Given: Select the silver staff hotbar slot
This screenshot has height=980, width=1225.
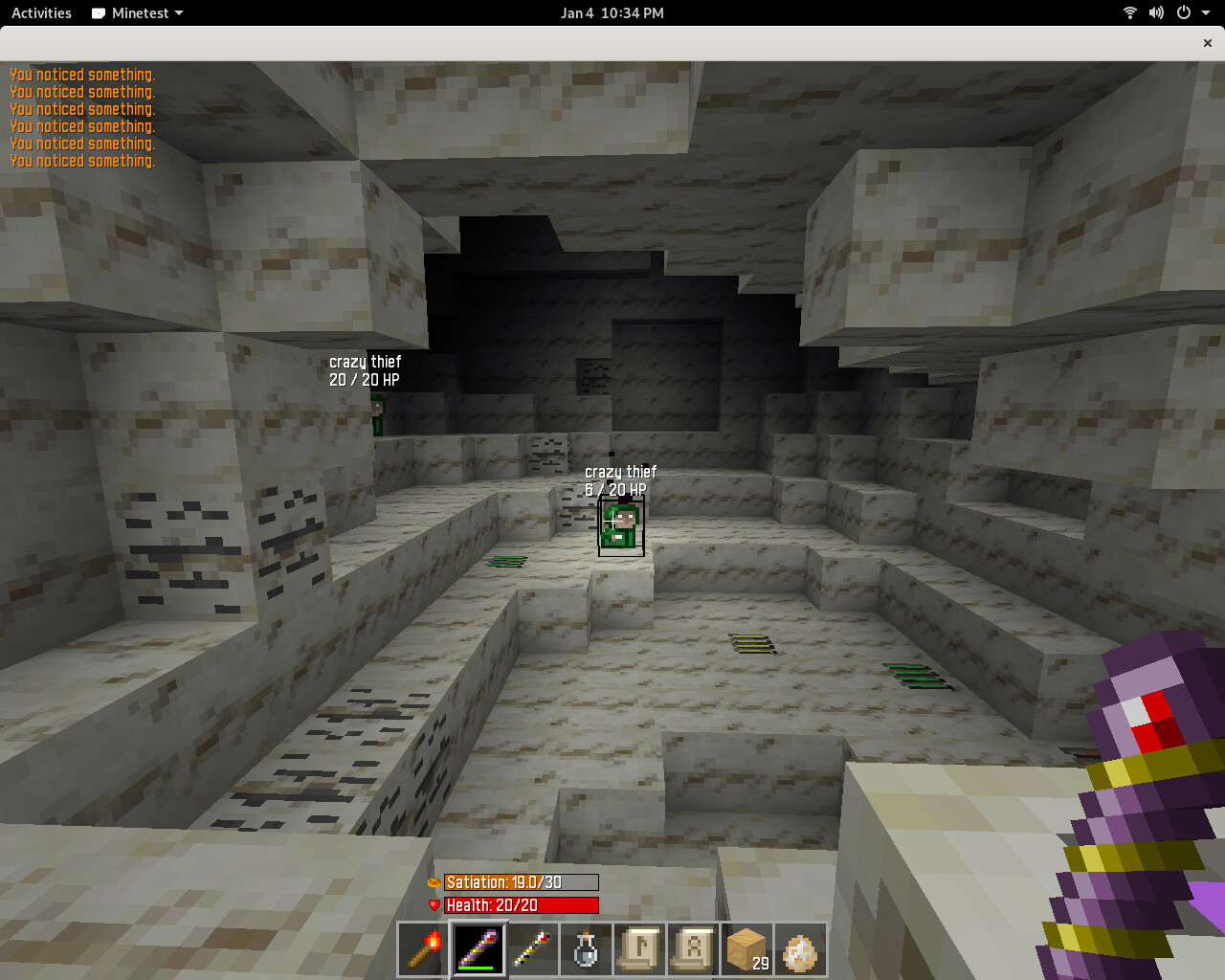Looking at the screenshot, I should pos(532,949).
